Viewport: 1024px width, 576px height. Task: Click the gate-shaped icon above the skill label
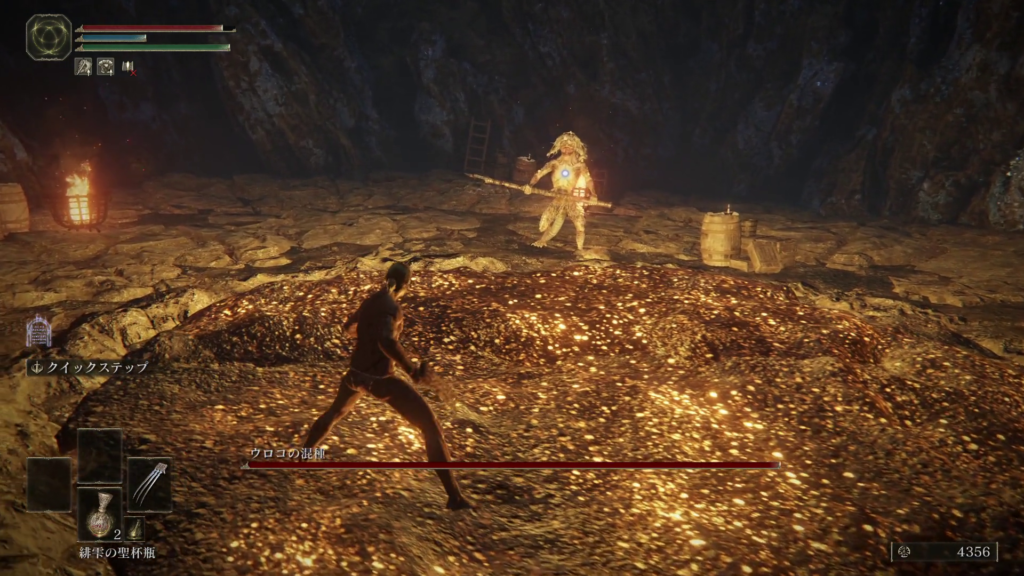39,331
